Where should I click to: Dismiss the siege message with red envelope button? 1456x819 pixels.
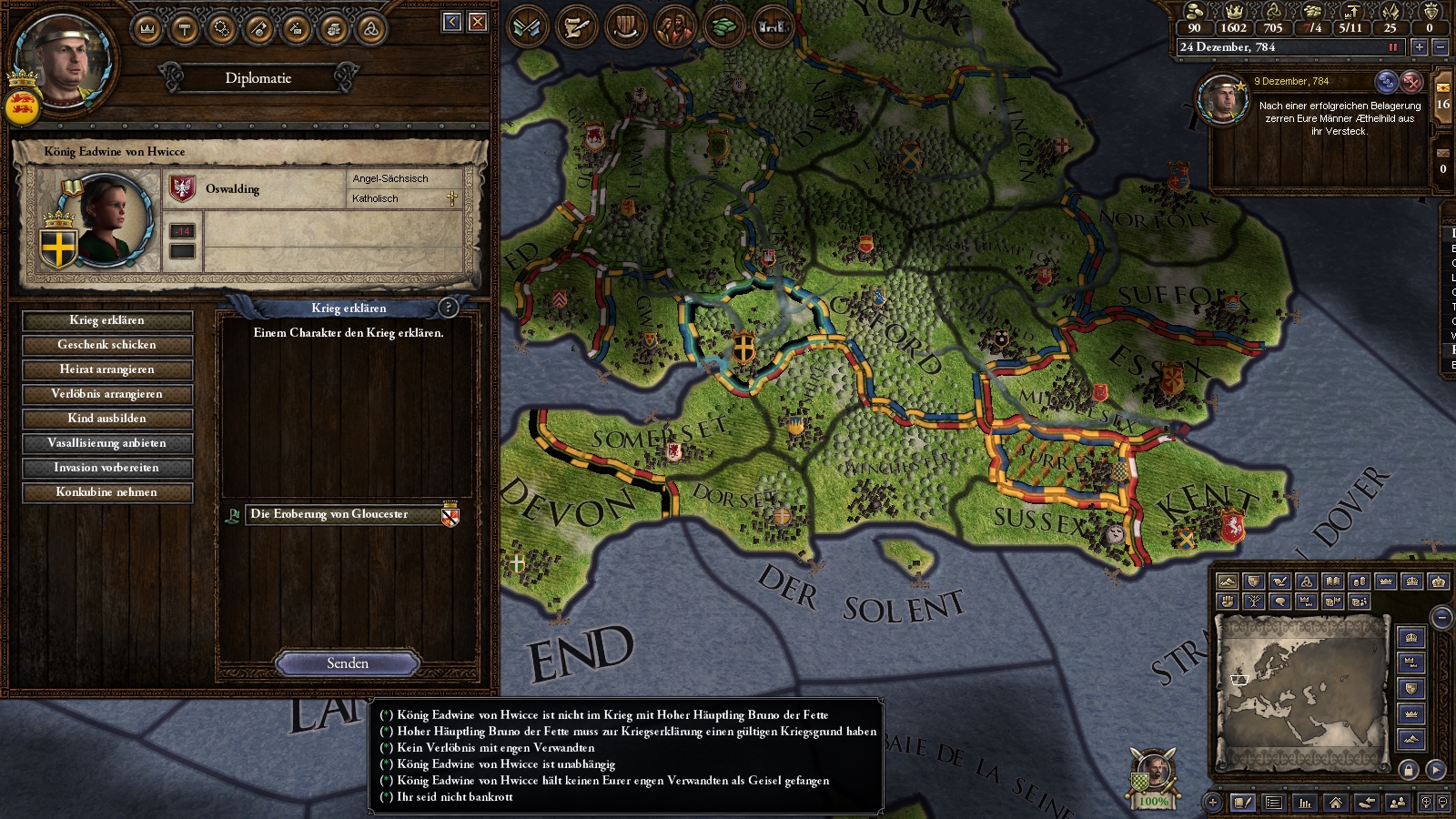[x=1411, y=82]
